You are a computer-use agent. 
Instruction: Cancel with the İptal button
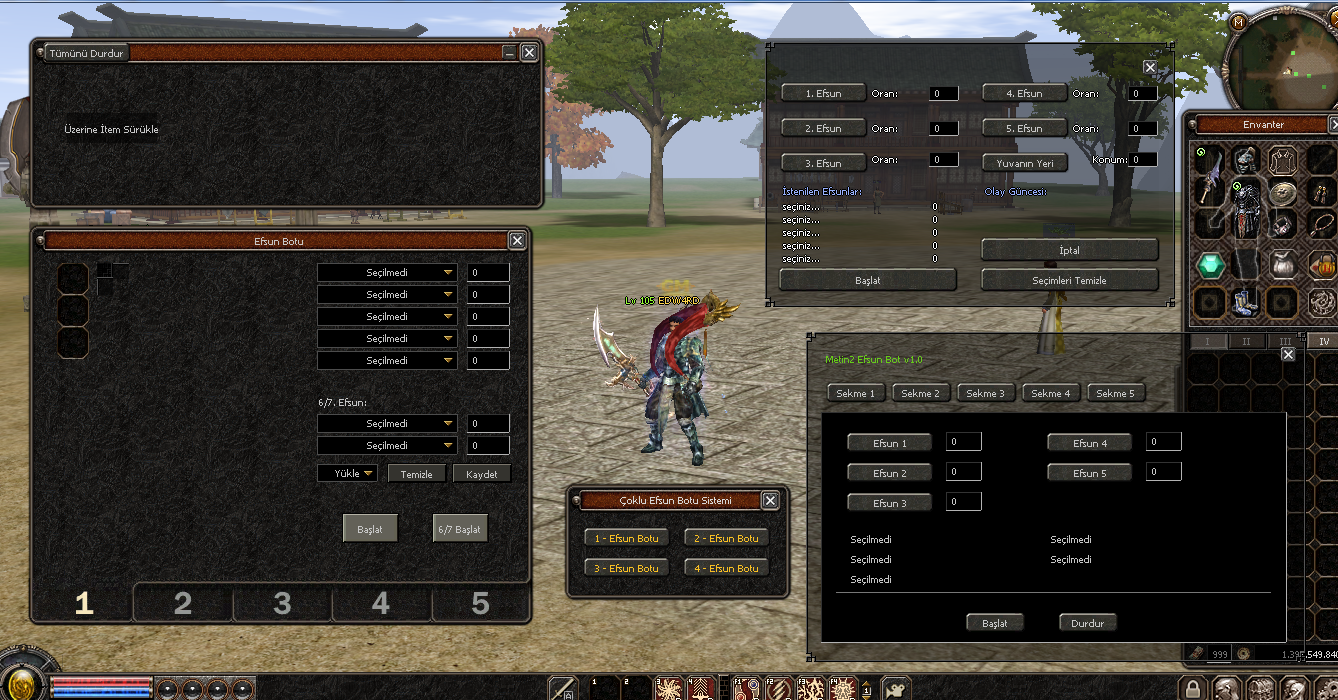click(1069, 250)
